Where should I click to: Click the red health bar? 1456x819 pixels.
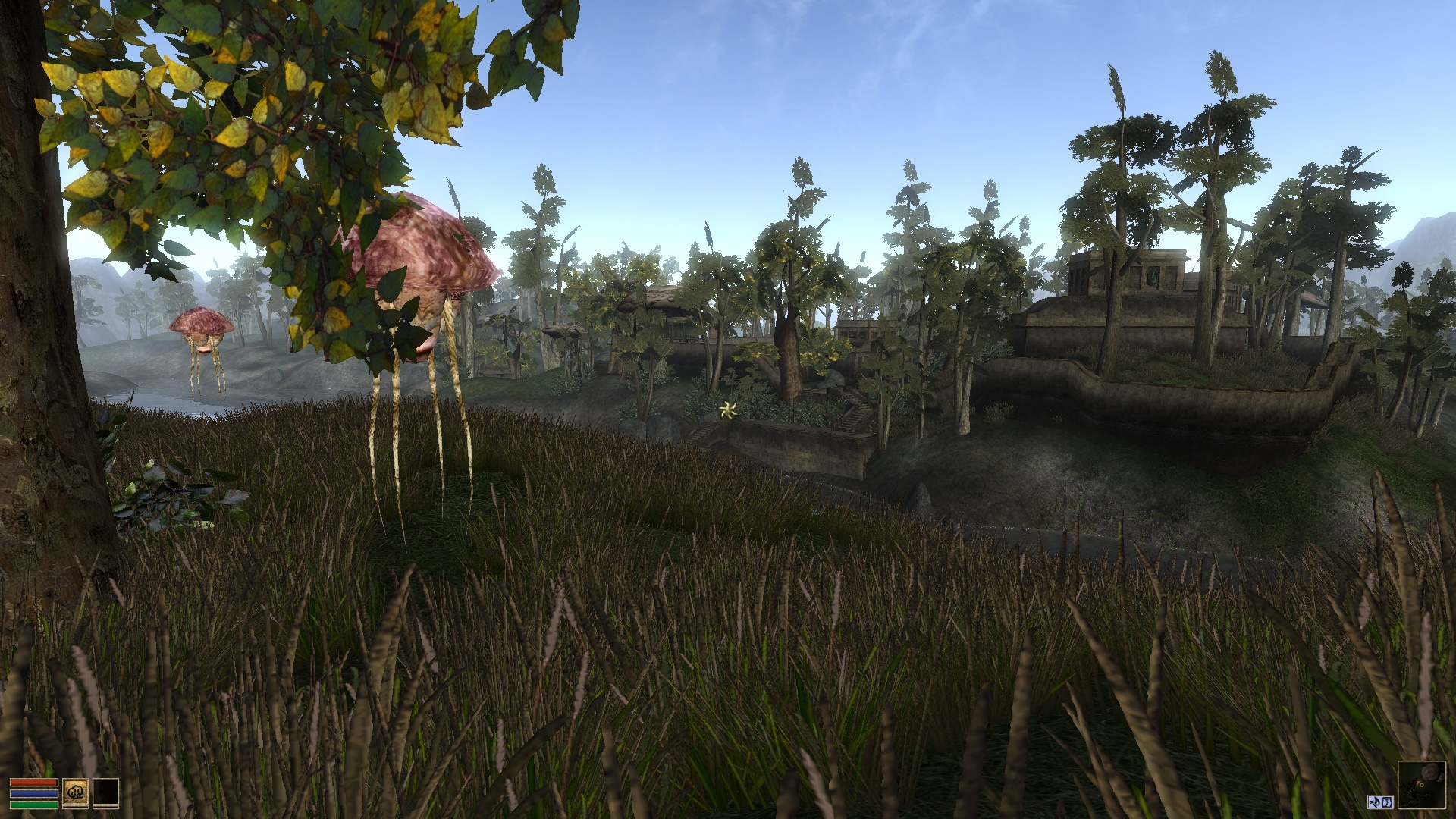point(33,782)
